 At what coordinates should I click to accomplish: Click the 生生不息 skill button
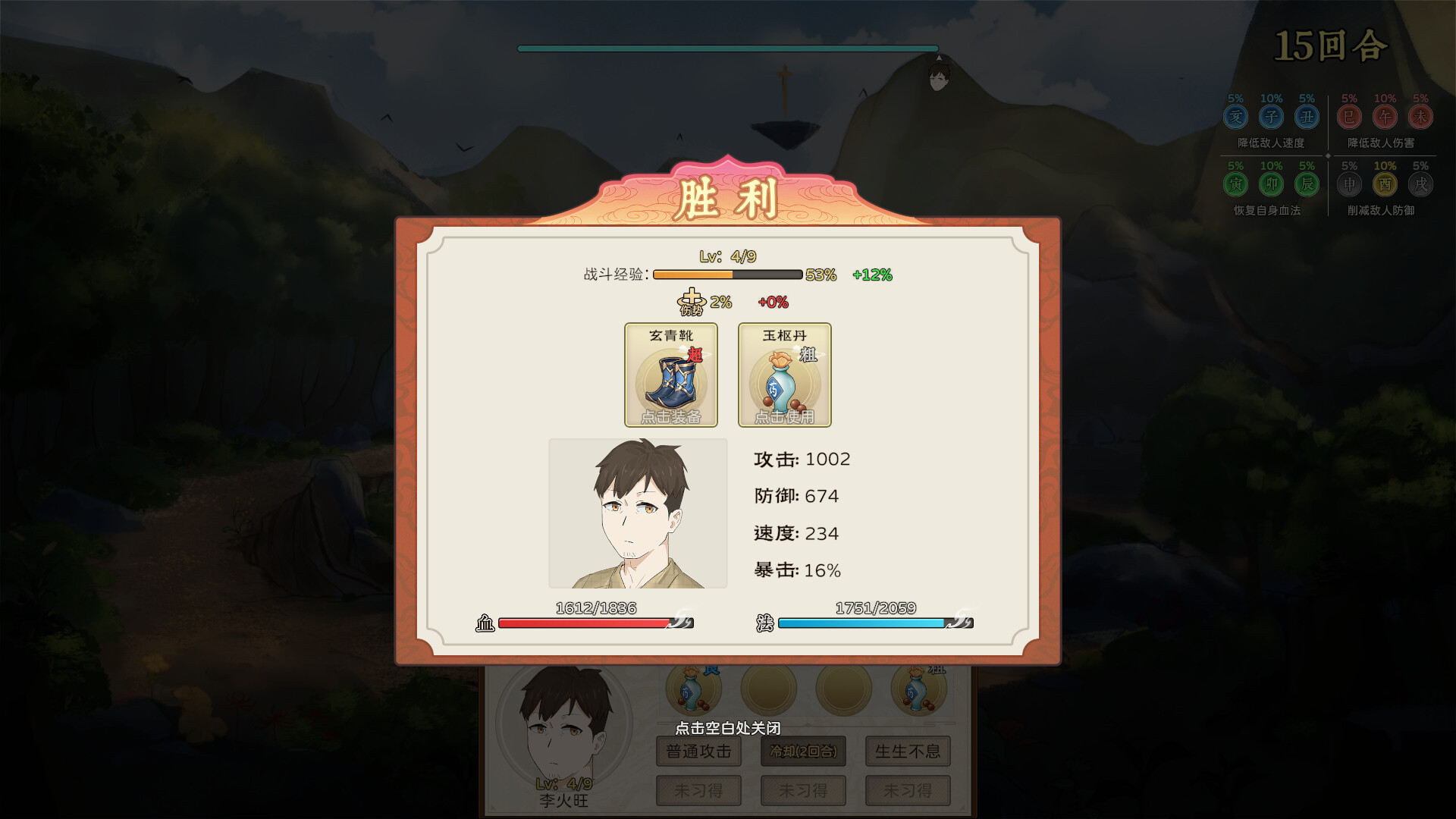pyautogui.click(x=907, y=752)
